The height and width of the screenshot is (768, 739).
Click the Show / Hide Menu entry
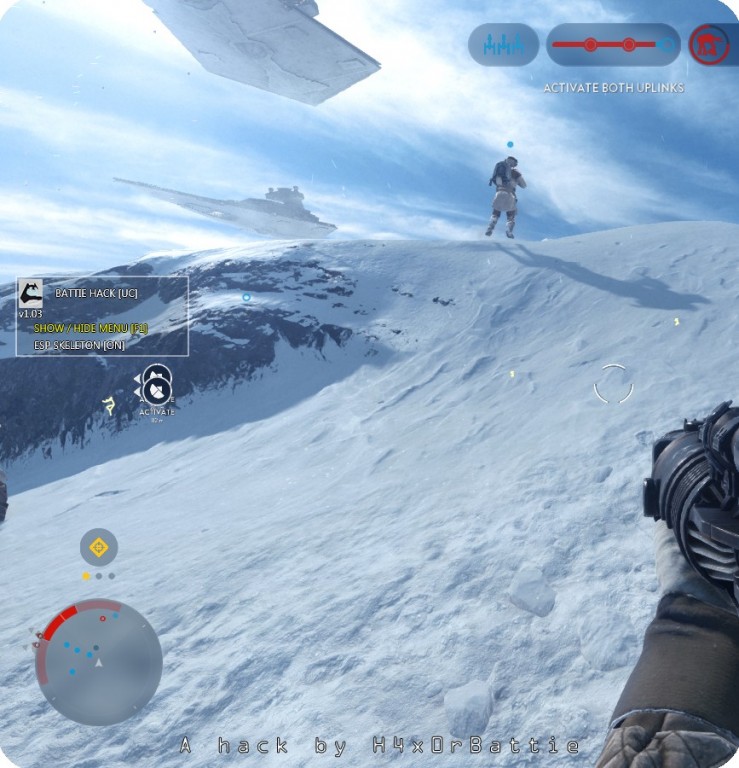[x=90, y=328]
